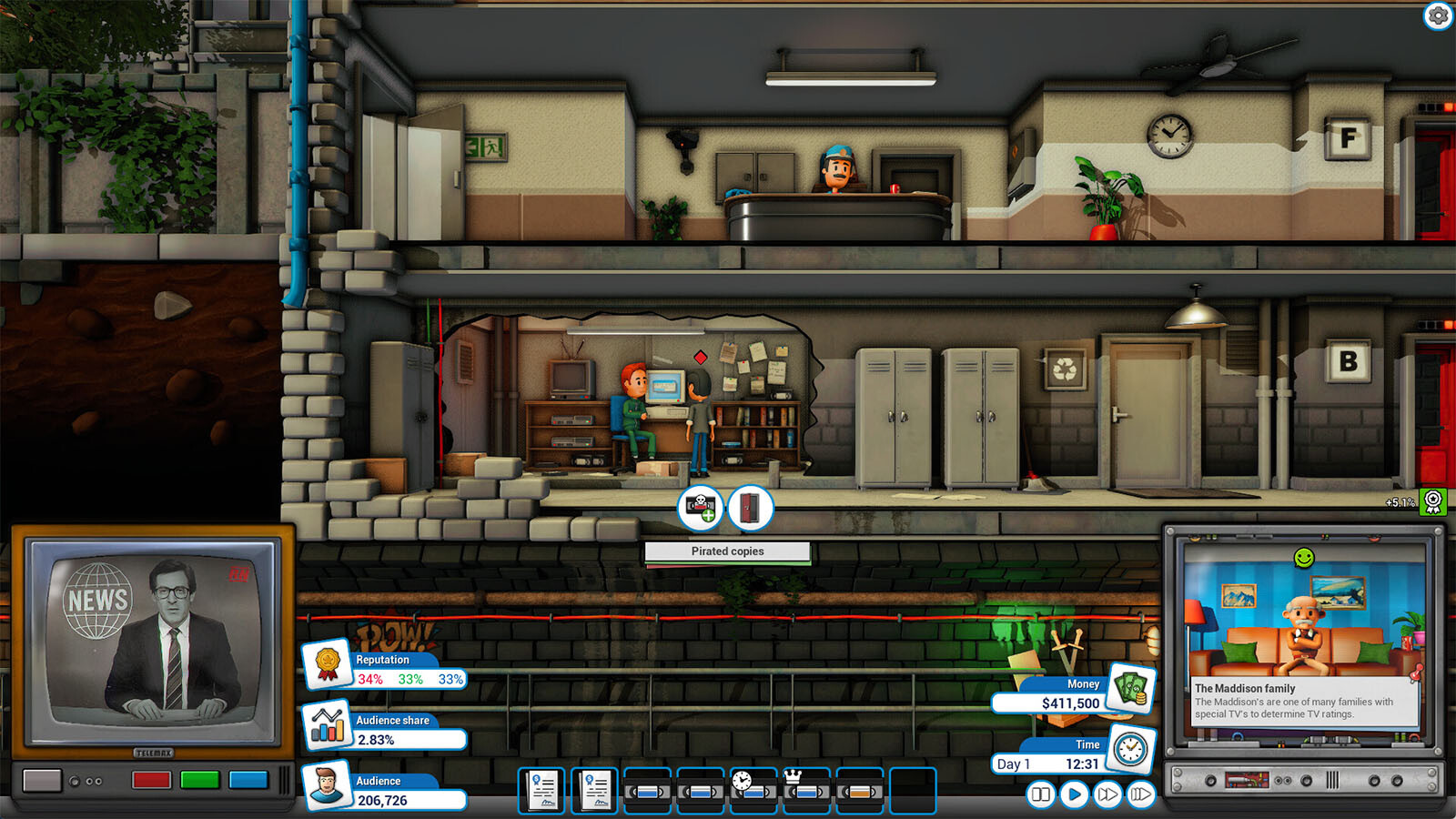Click the green TV button
The image size is (1456, 819).
[x=199, y=780]
